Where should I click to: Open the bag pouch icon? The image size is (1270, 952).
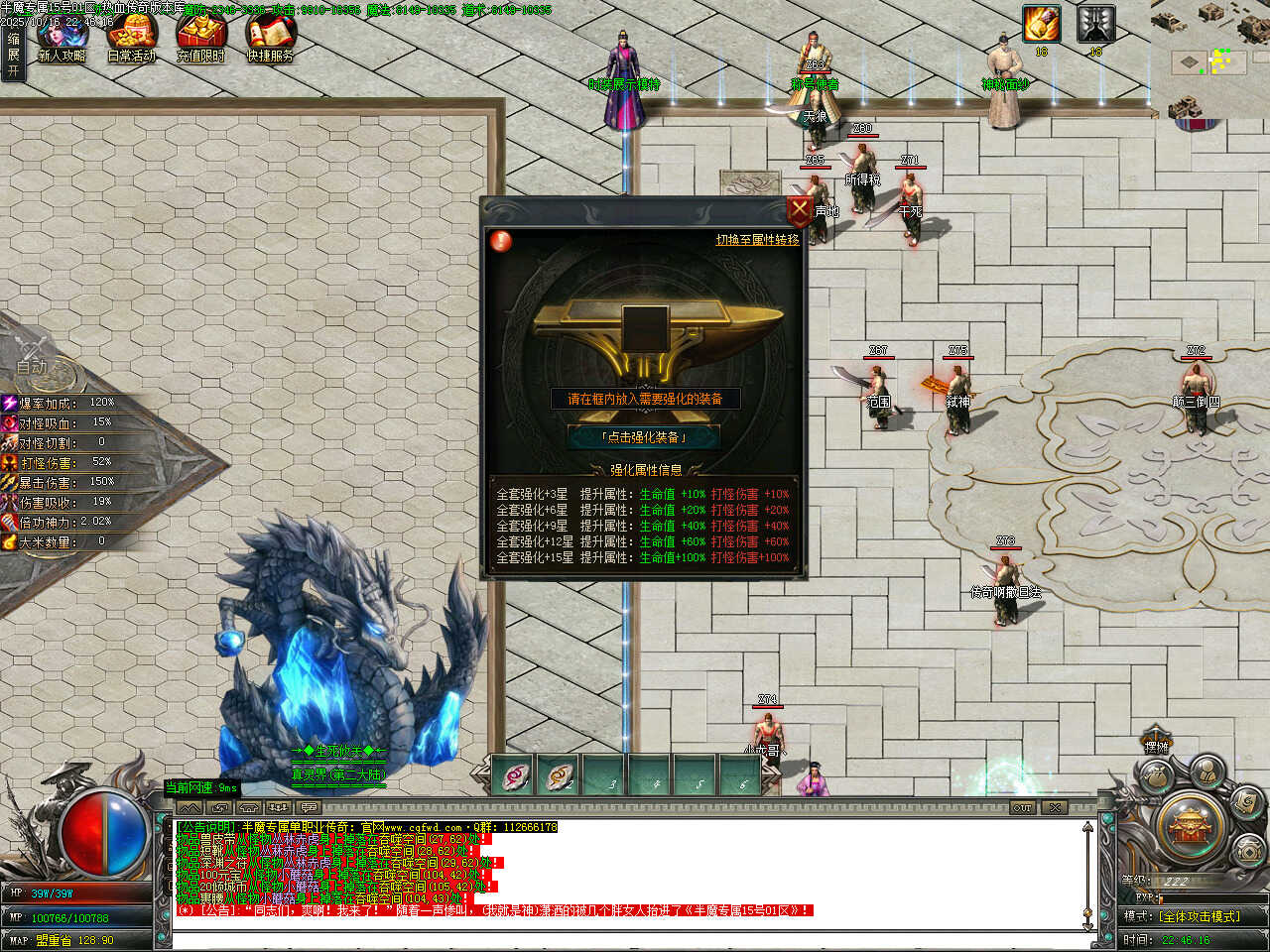[1154, 779]
